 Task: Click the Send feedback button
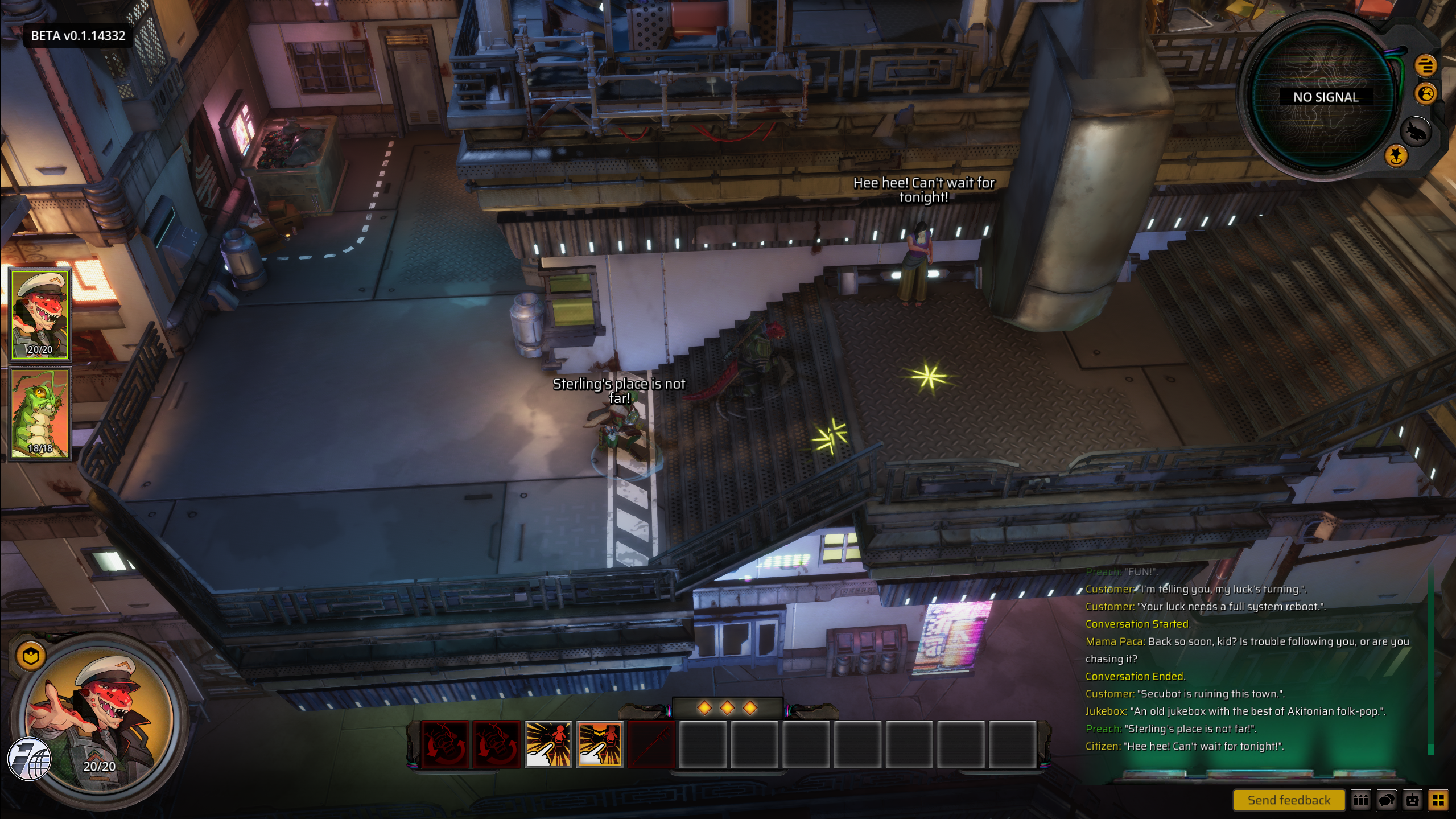[1288, 800]
